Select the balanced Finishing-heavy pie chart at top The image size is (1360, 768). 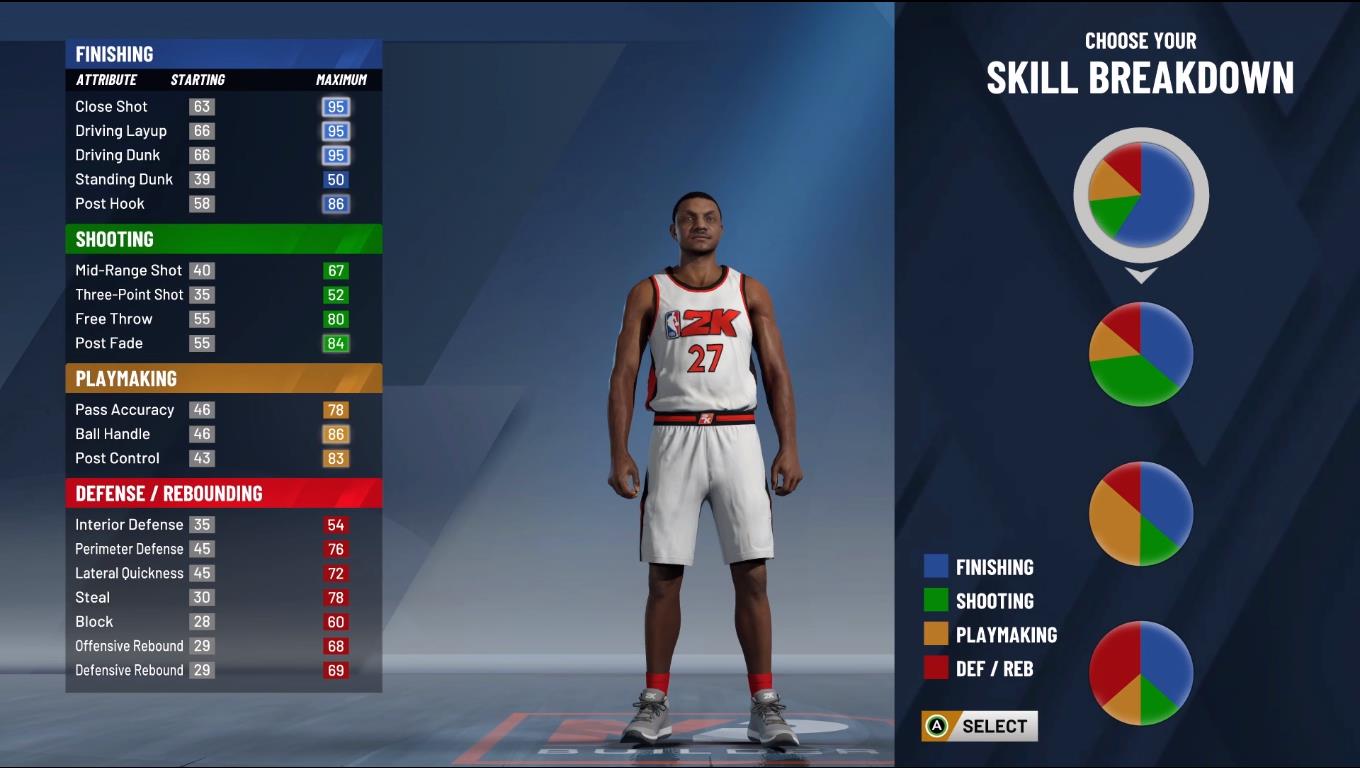[x=1140, y=195]
